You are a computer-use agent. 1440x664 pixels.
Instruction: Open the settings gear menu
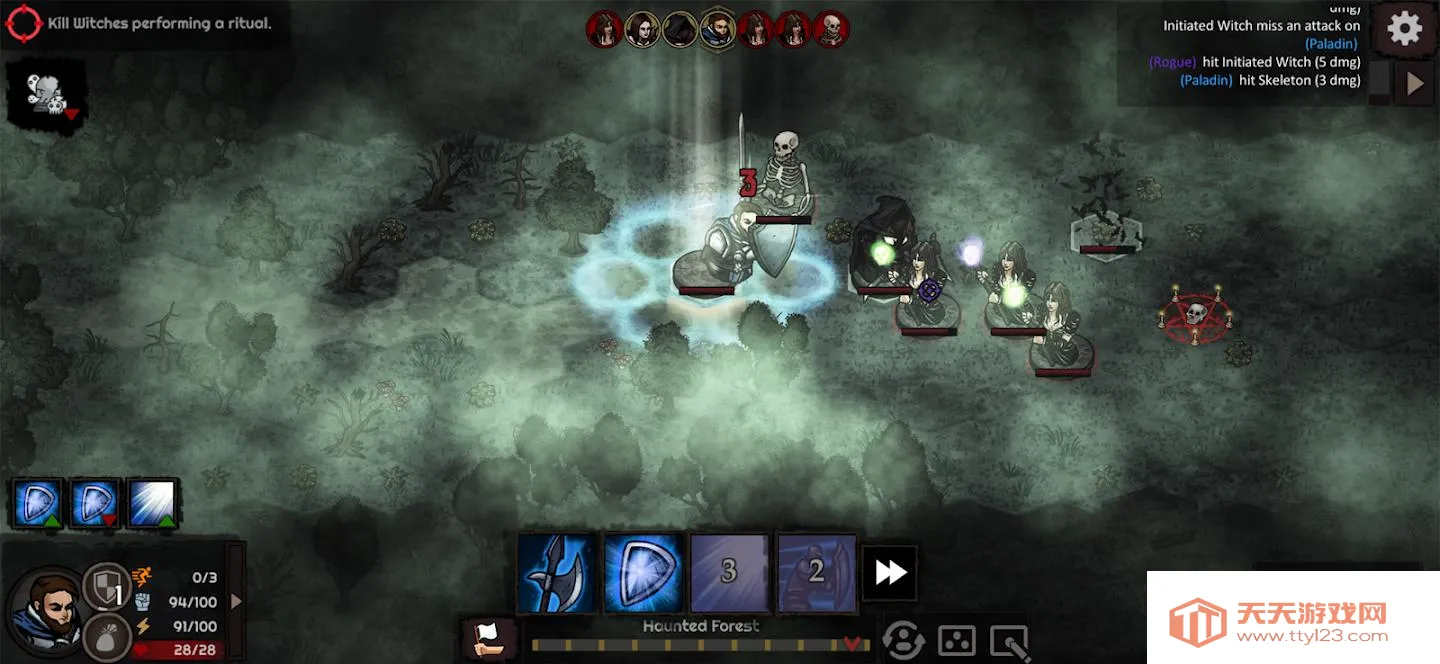coord(1404,28)
